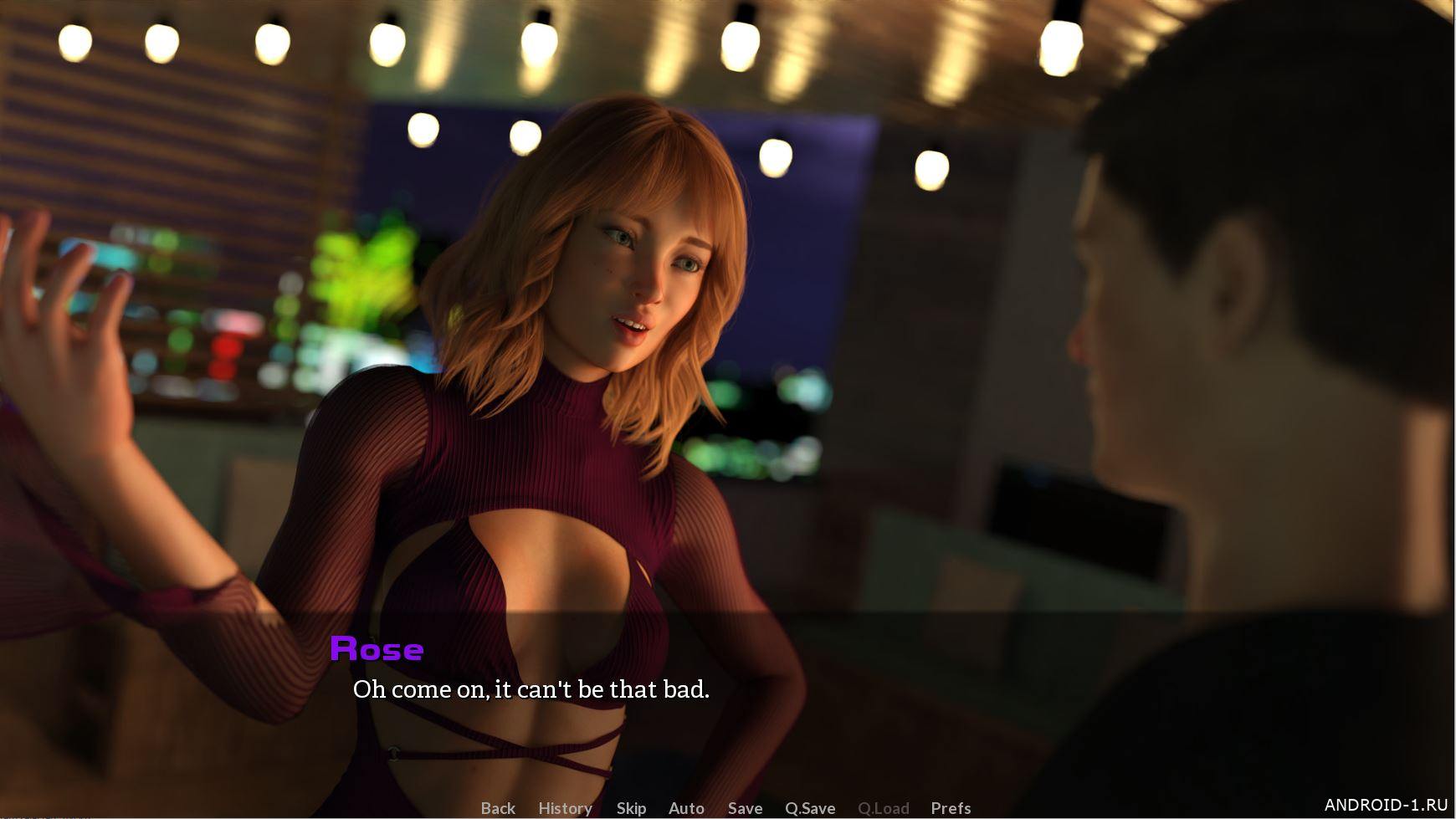Viewport: 1456px width, 819px height.
Task: Toggle Auto dialogue advance
Action: tap(686, 808)
